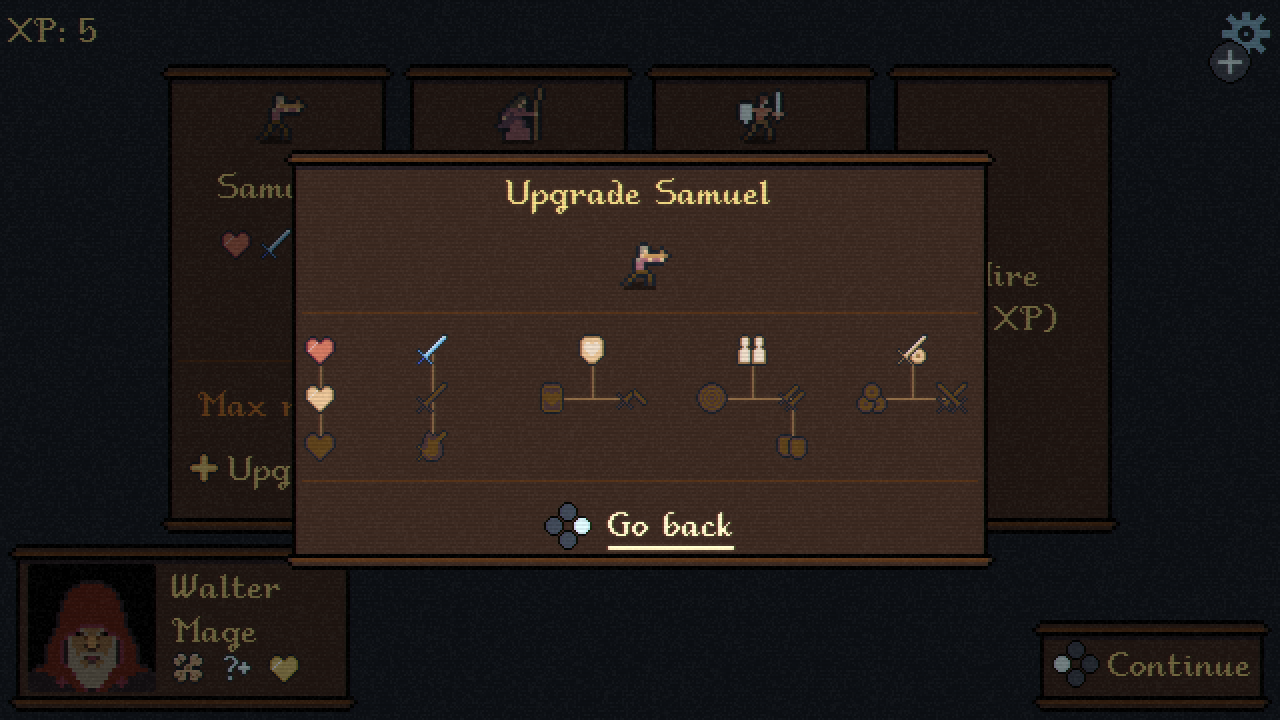Pick the sword-and-coin upgrade node
This screenshot has height=720, width=1280.
[x=912, y=350]
